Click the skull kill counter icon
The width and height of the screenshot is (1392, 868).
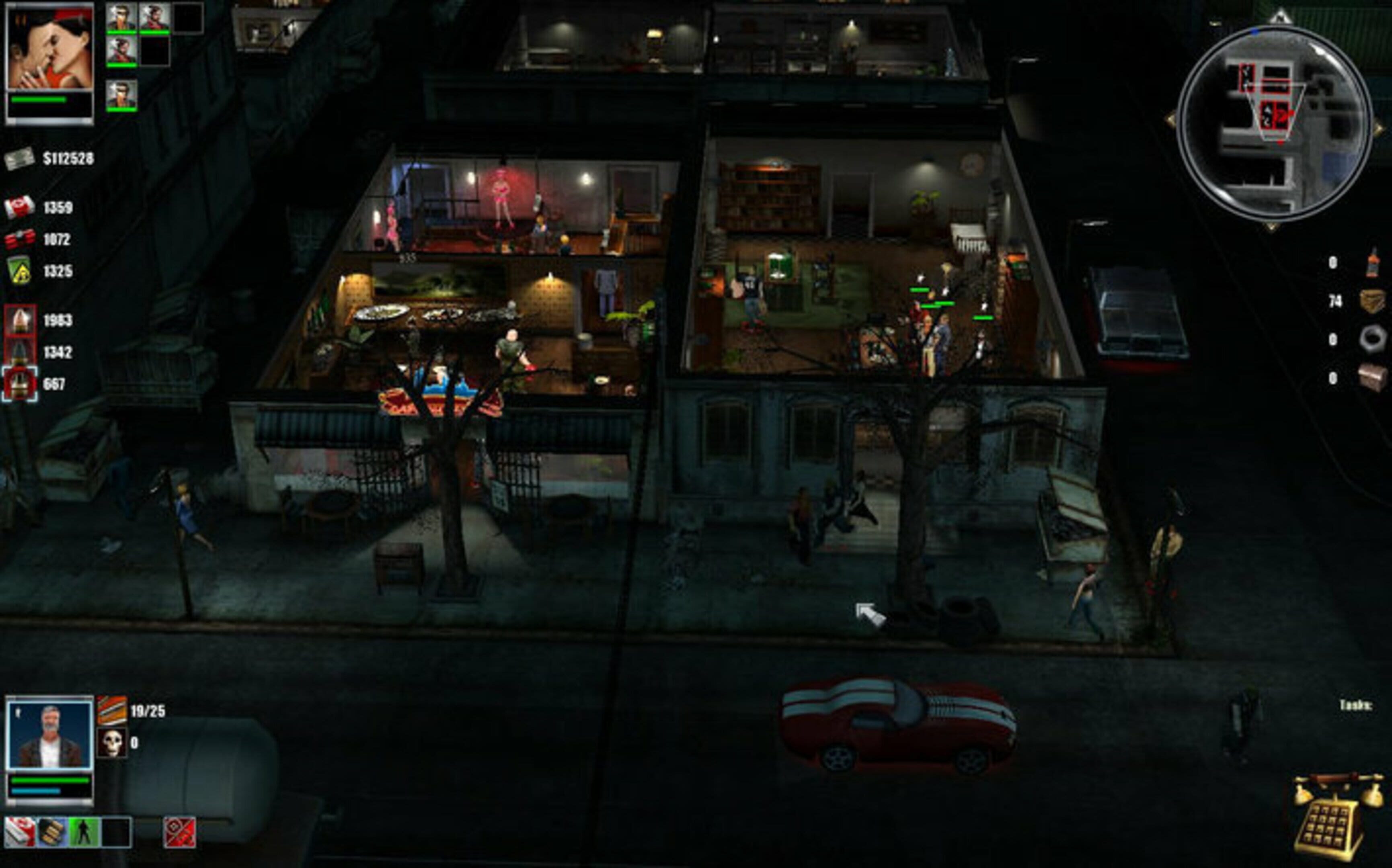111,742
